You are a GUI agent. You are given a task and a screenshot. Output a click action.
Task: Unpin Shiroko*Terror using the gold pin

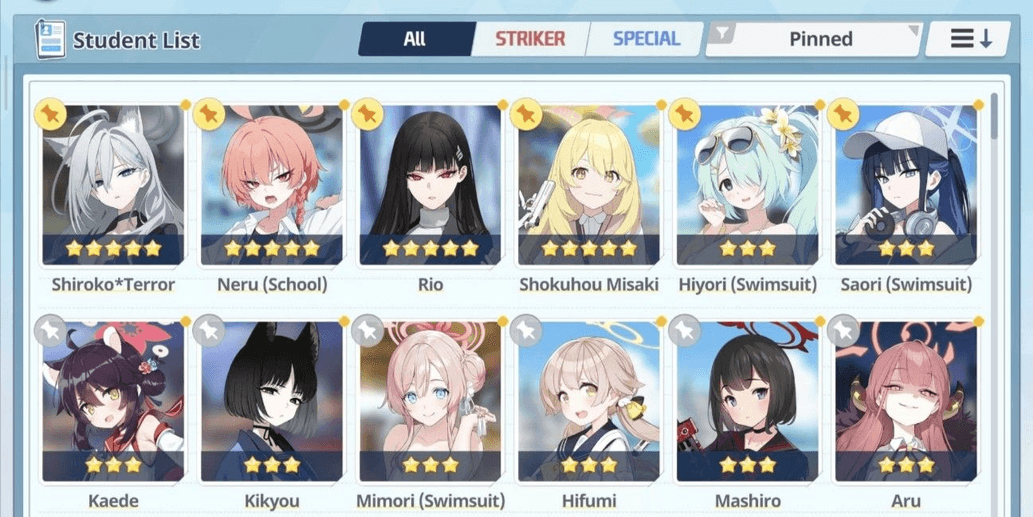pos(50,114)
